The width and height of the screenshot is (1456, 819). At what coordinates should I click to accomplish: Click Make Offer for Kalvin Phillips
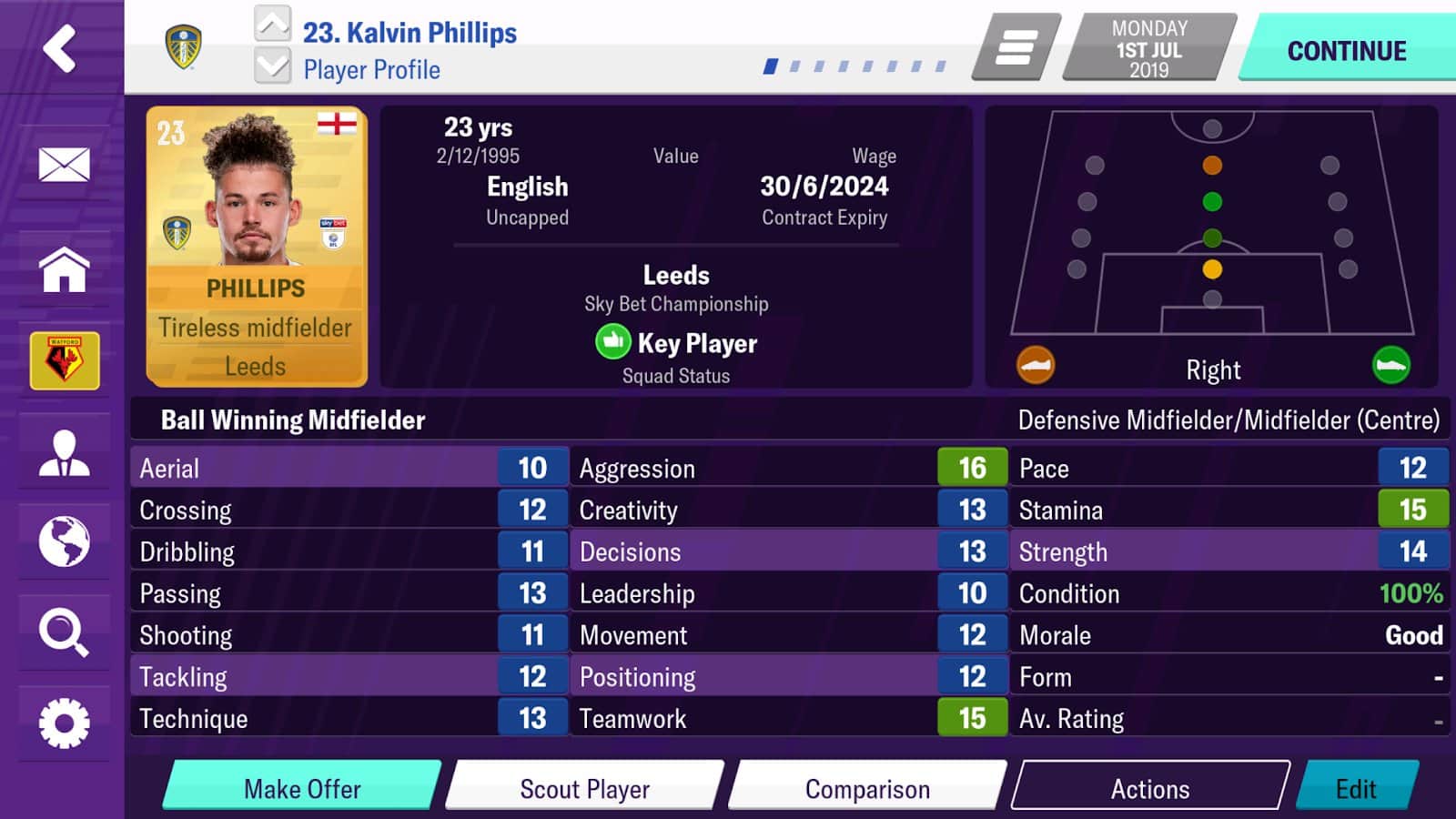300,788
